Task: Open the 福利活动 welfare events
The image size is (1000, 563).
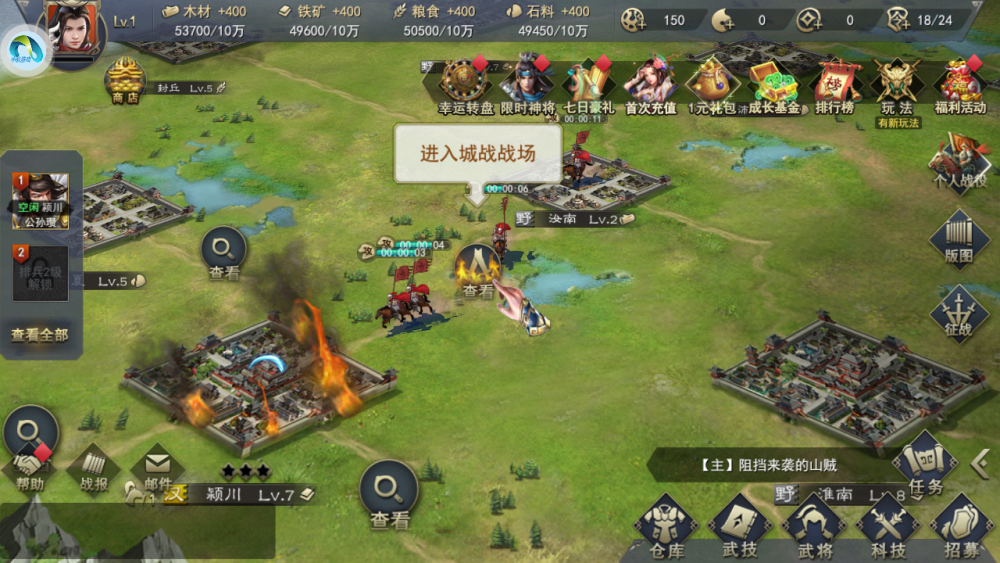Action: pyautogui.click(x=960, y=84)
